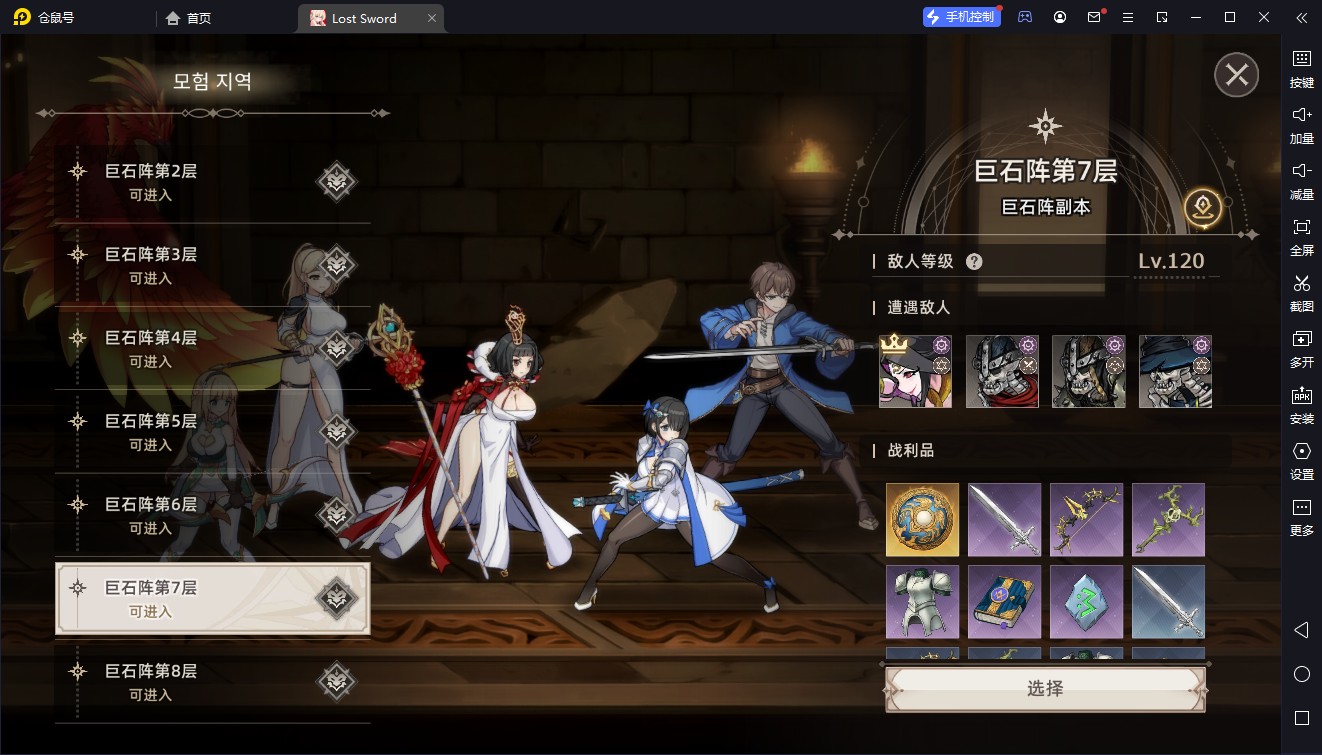The image size is (1322, 755).
Task: Confirm with the 选择 button
Action: tap(1045, 689)
